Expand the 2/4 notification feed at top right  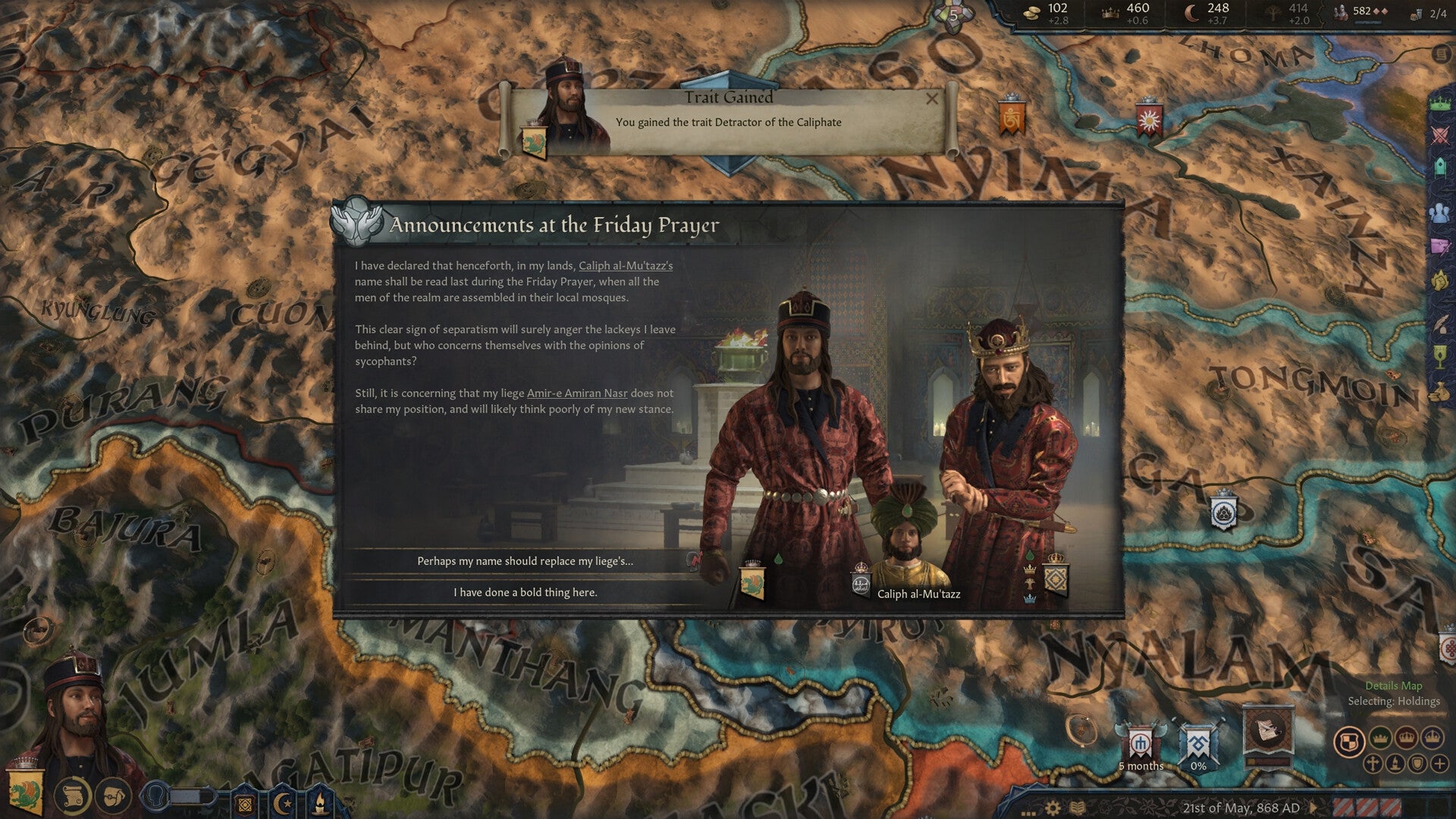[x=1438, y=13]
